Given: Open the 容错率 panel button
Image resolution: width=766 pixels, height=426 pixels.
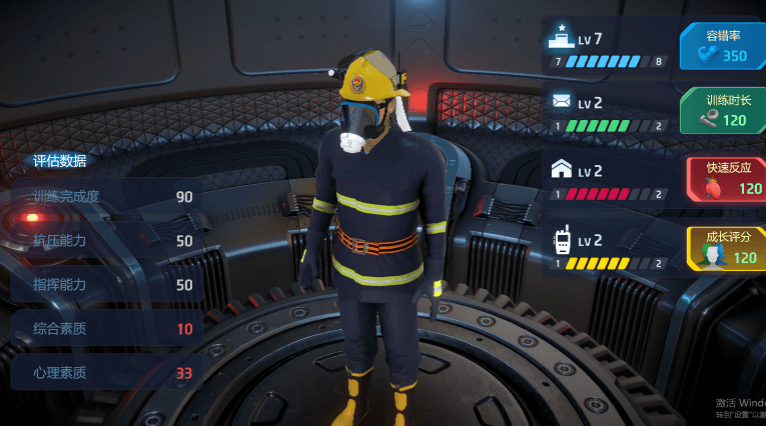Looking at the screenshot, I should click(722, 46).
